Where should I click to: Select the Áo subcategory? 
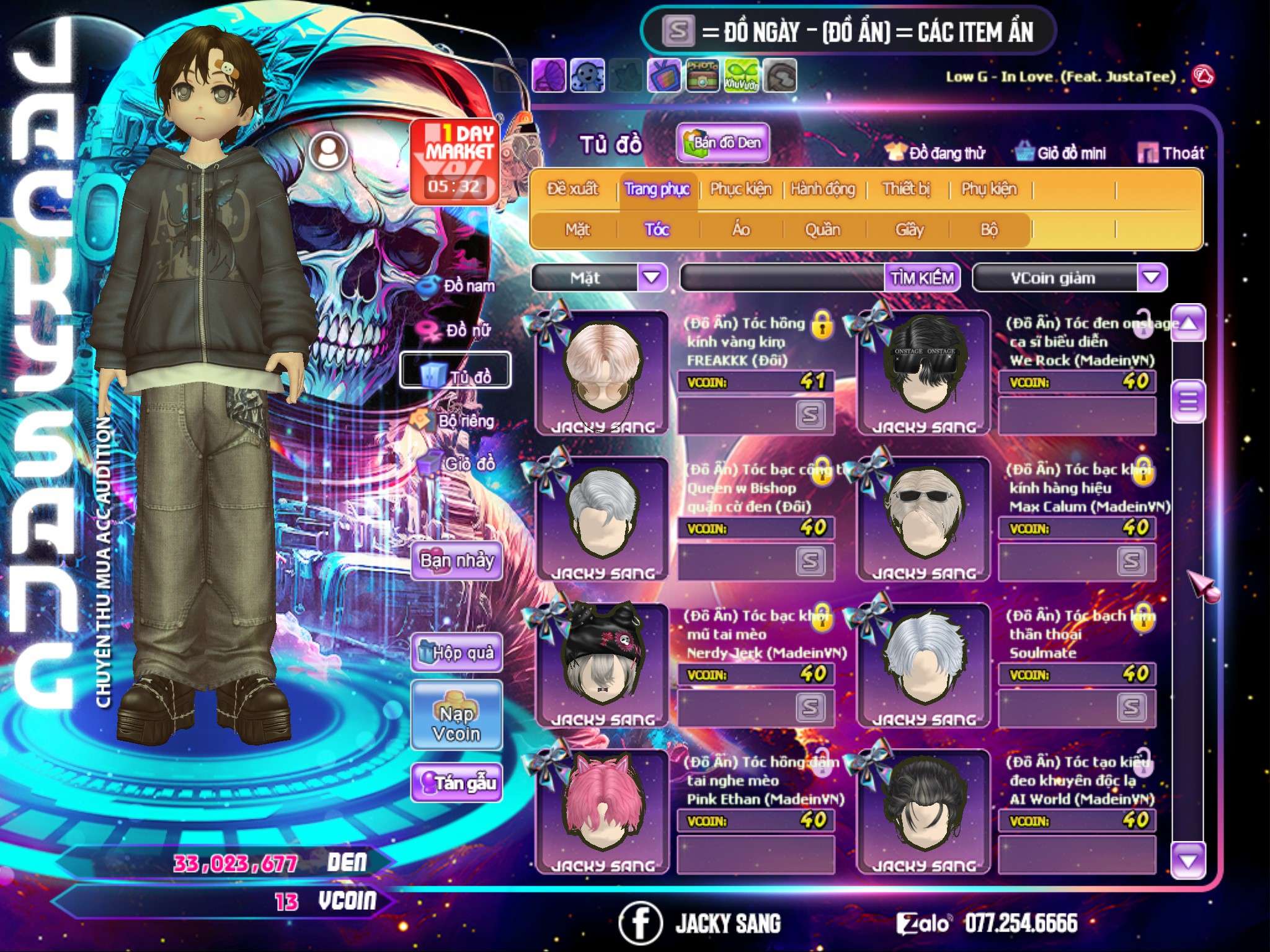741,230
